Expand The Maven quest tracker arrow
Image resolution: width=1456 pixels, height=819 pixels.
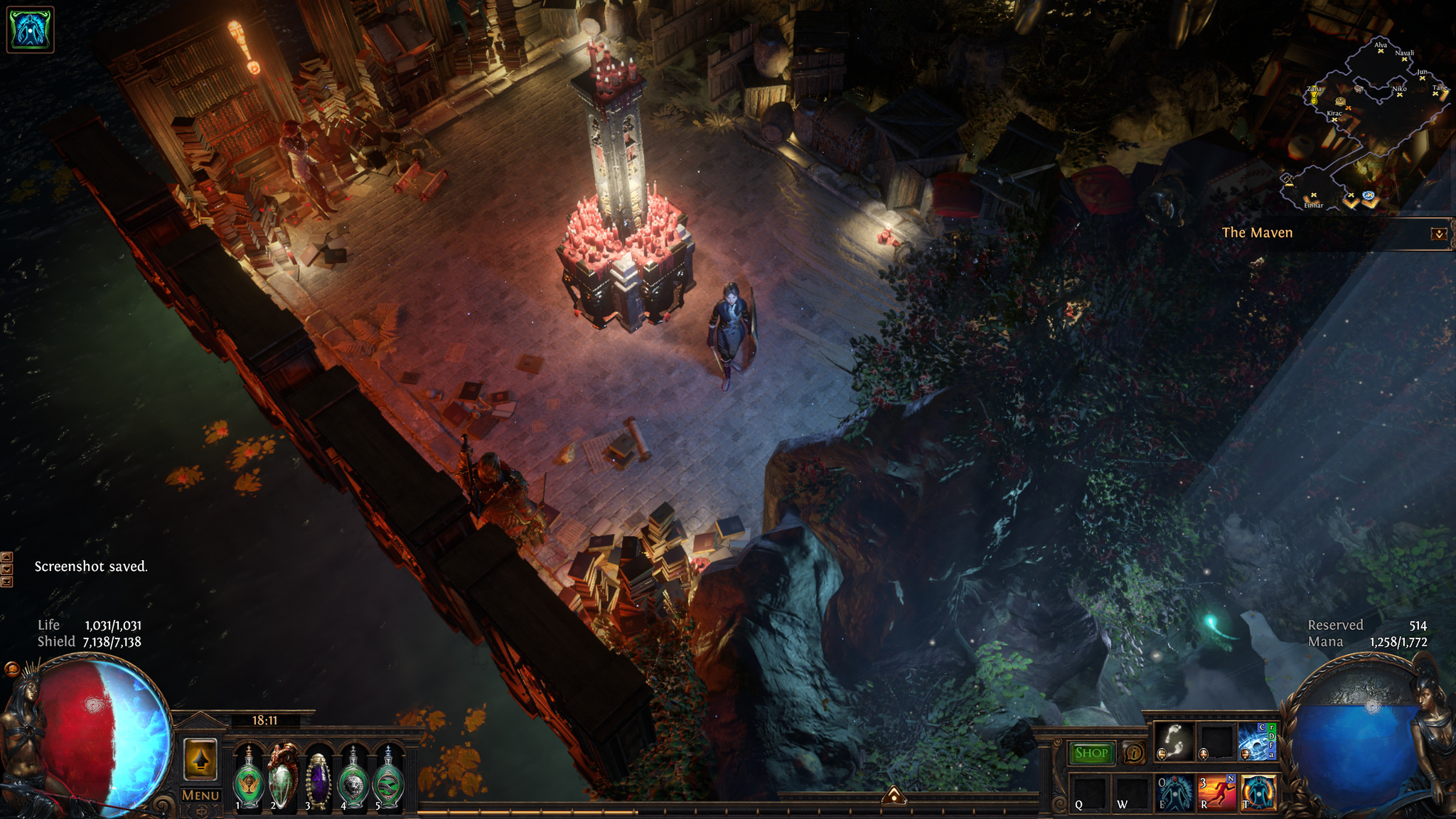[1438, 234]
